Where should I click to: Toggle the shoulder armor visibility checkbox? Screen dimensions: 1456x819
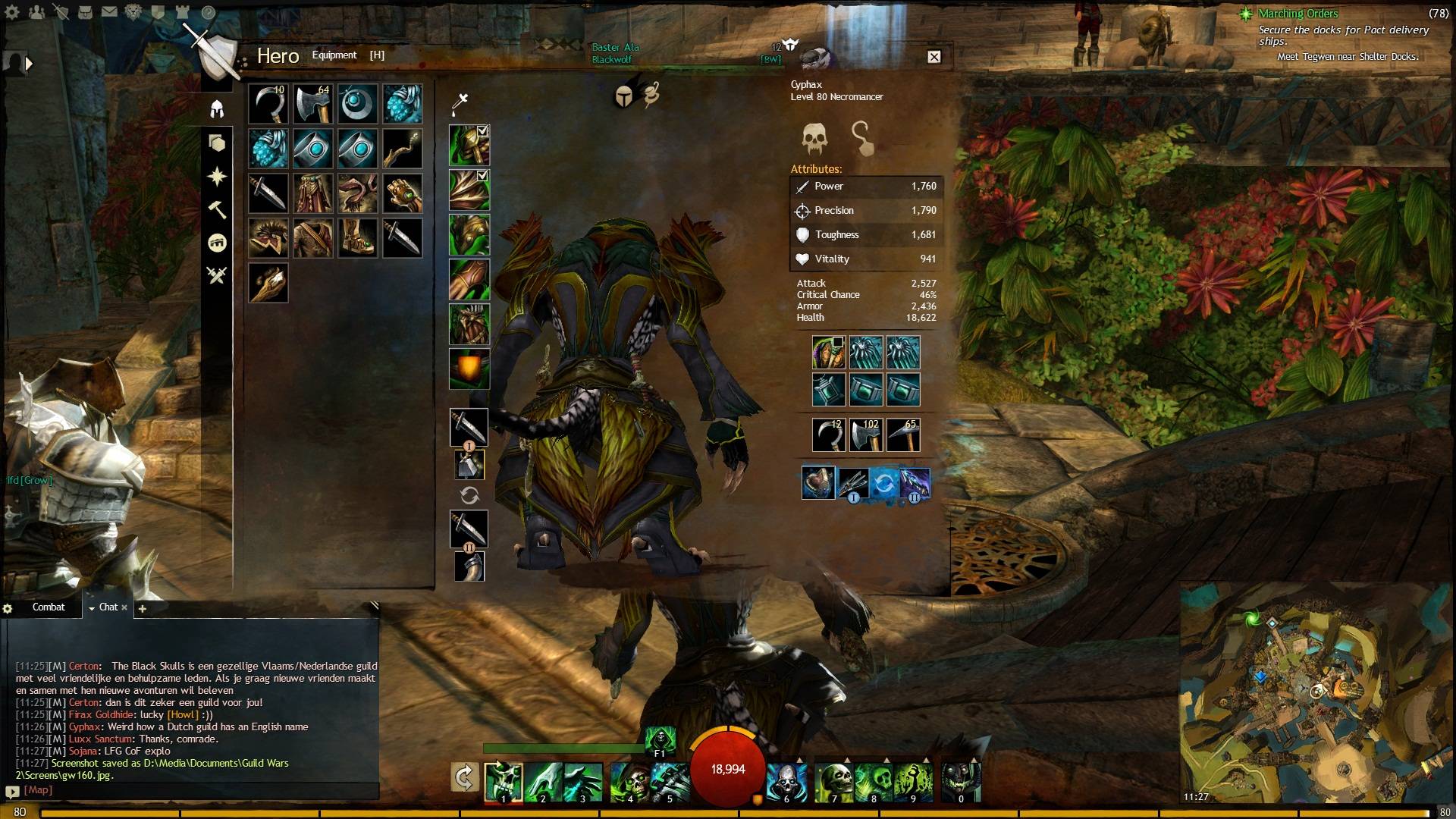[482, 175]
